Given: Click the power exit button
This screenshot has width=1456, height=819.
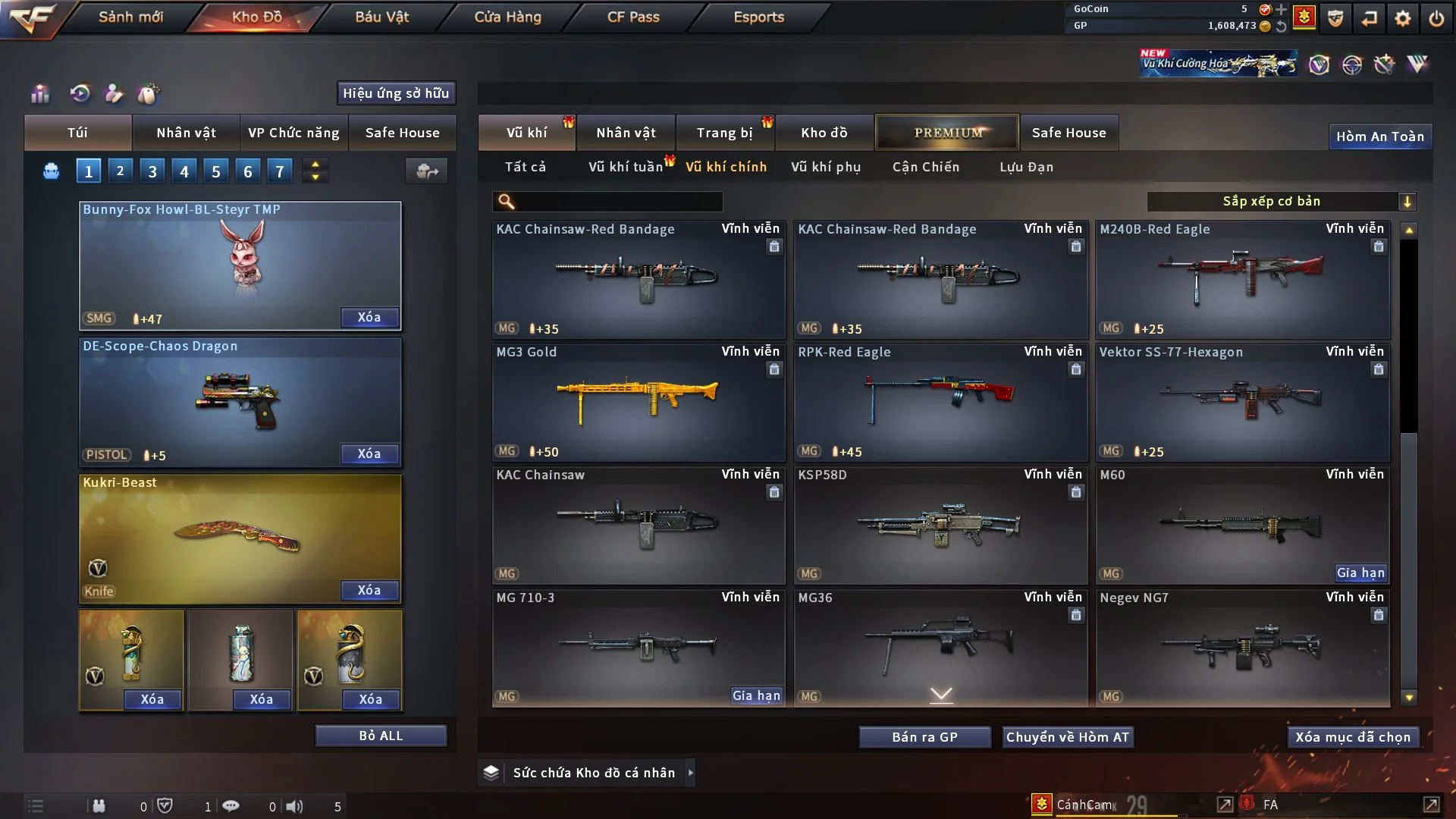Looking at the screenshot, I should coord(1436,18).
